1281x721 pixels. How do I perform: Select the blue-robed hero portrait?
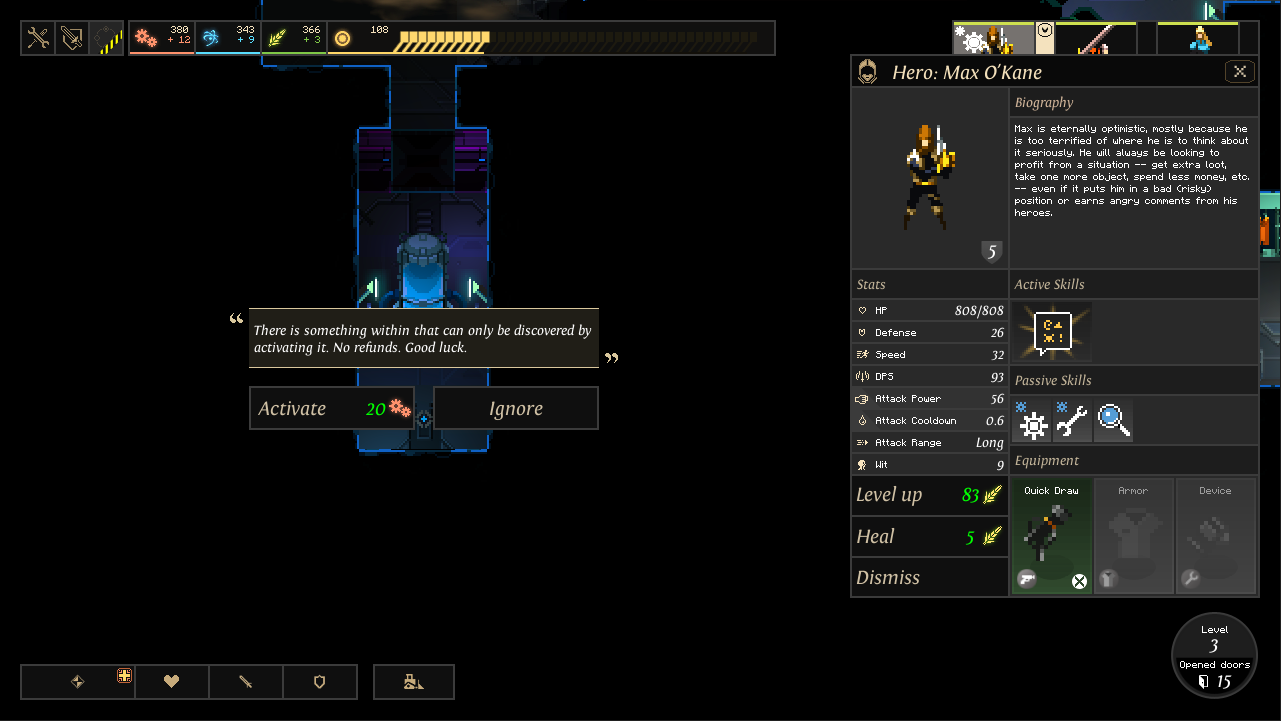click(1198, 39)
